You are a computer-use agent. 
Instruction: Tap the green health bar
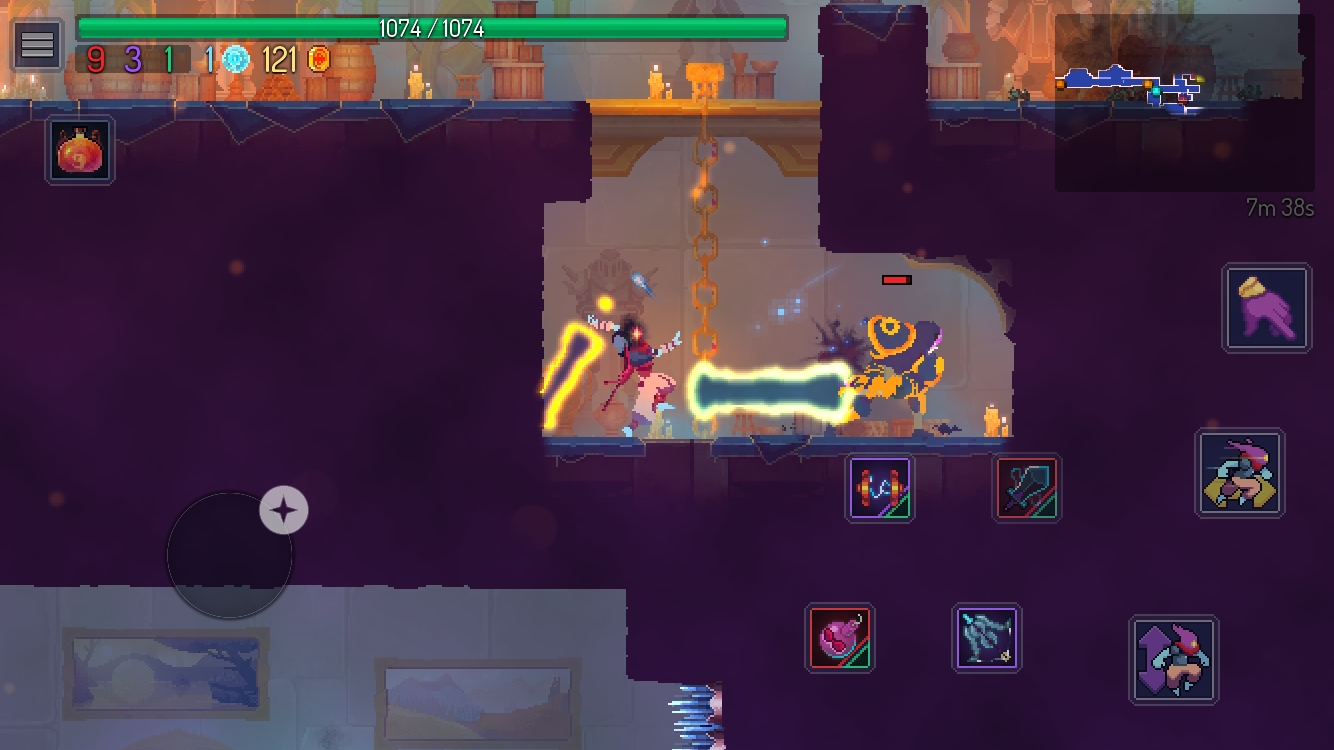pyautogui.click(x=430, y=28)
